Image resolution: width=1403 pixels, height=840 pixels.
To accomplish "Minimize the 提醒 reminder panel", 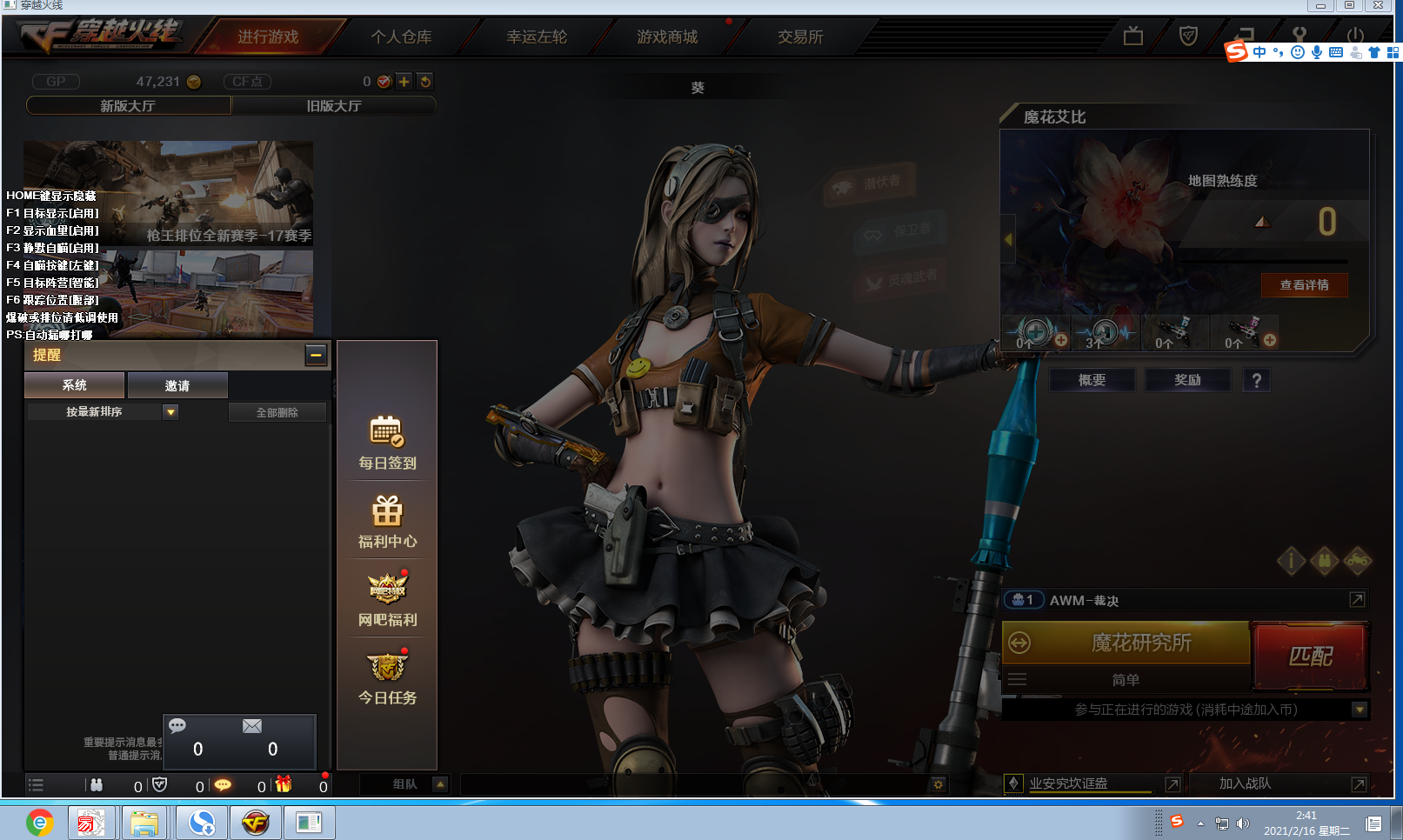I will 316,355.
